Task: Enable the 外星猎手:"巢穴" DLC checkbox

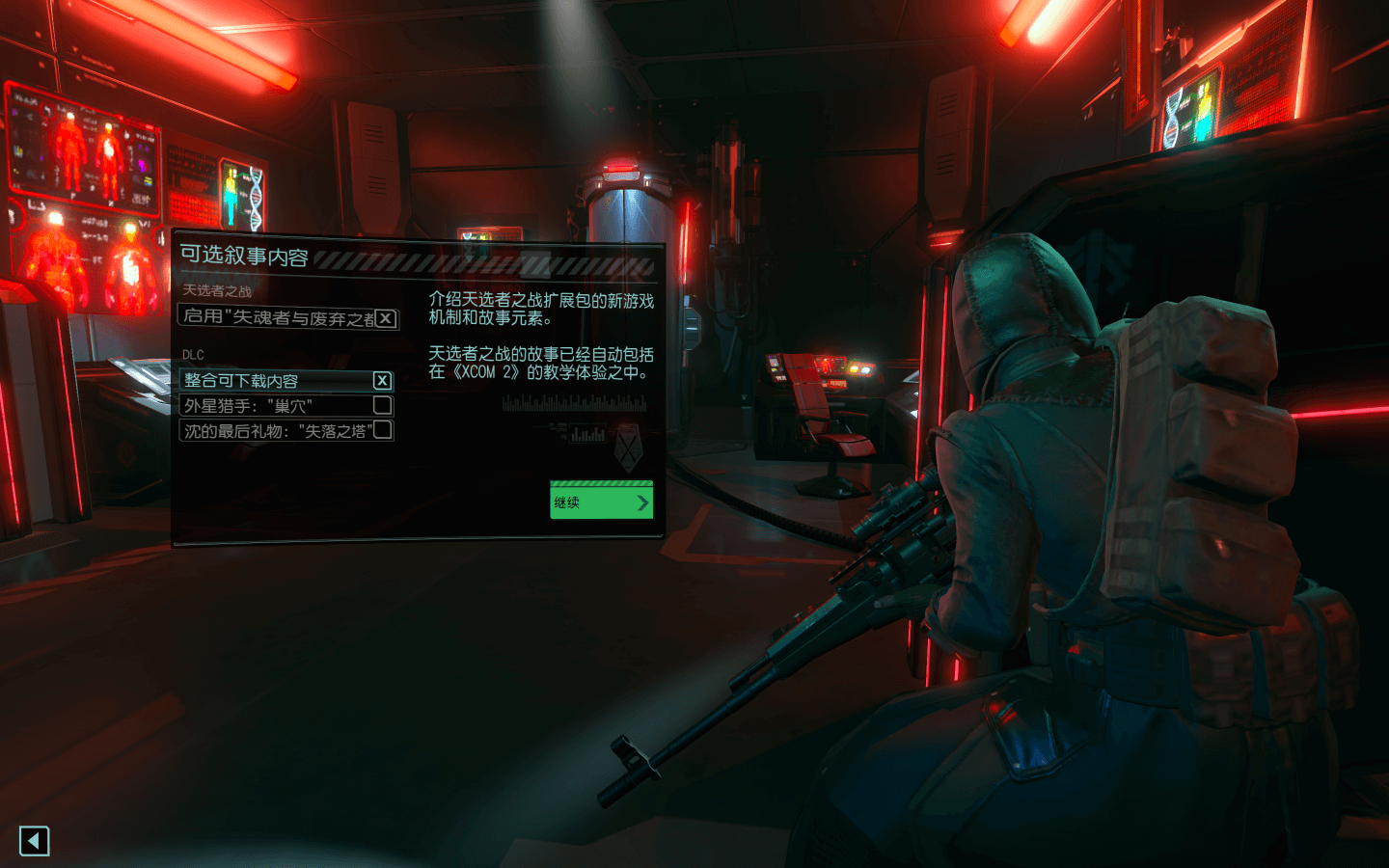Action: (382, 405)
